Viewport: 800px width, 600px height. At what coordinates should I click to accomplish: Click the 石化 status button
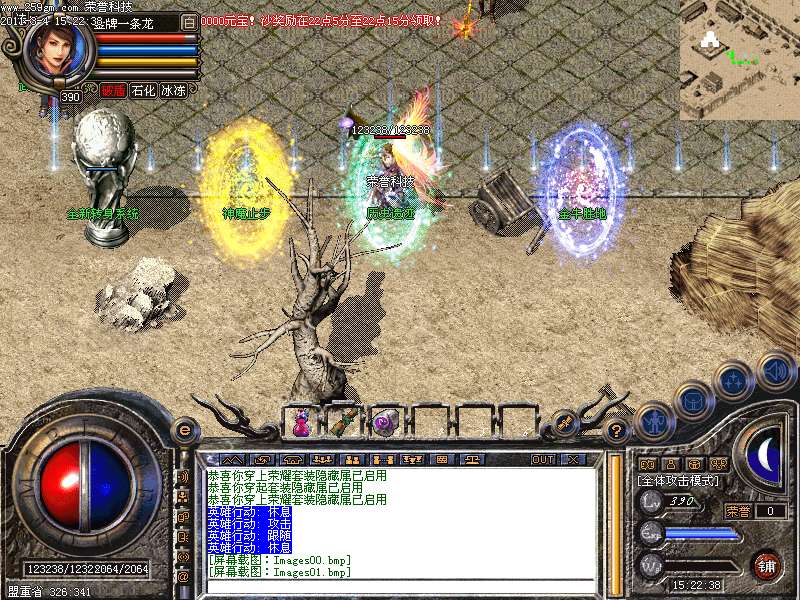tap(143, 90)
